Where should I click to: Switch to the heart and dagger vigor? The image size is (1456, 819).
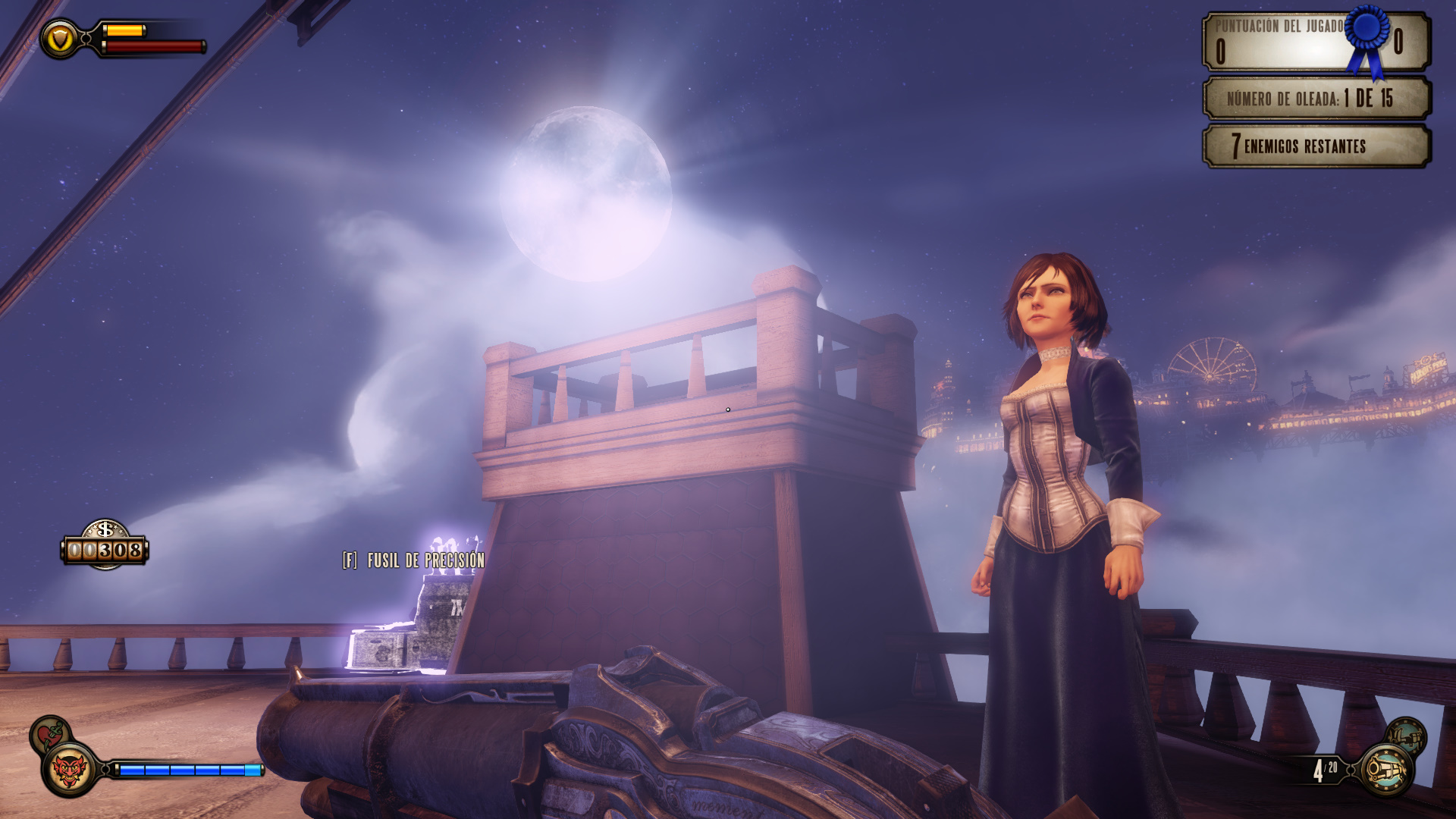point(50,734)
